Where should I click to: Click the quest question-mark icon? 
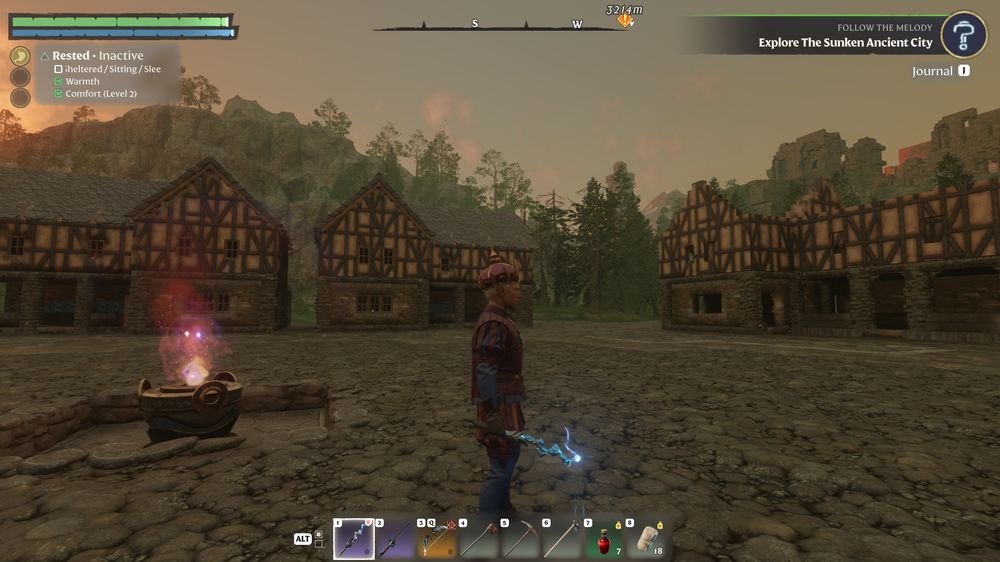coord(964,35)
